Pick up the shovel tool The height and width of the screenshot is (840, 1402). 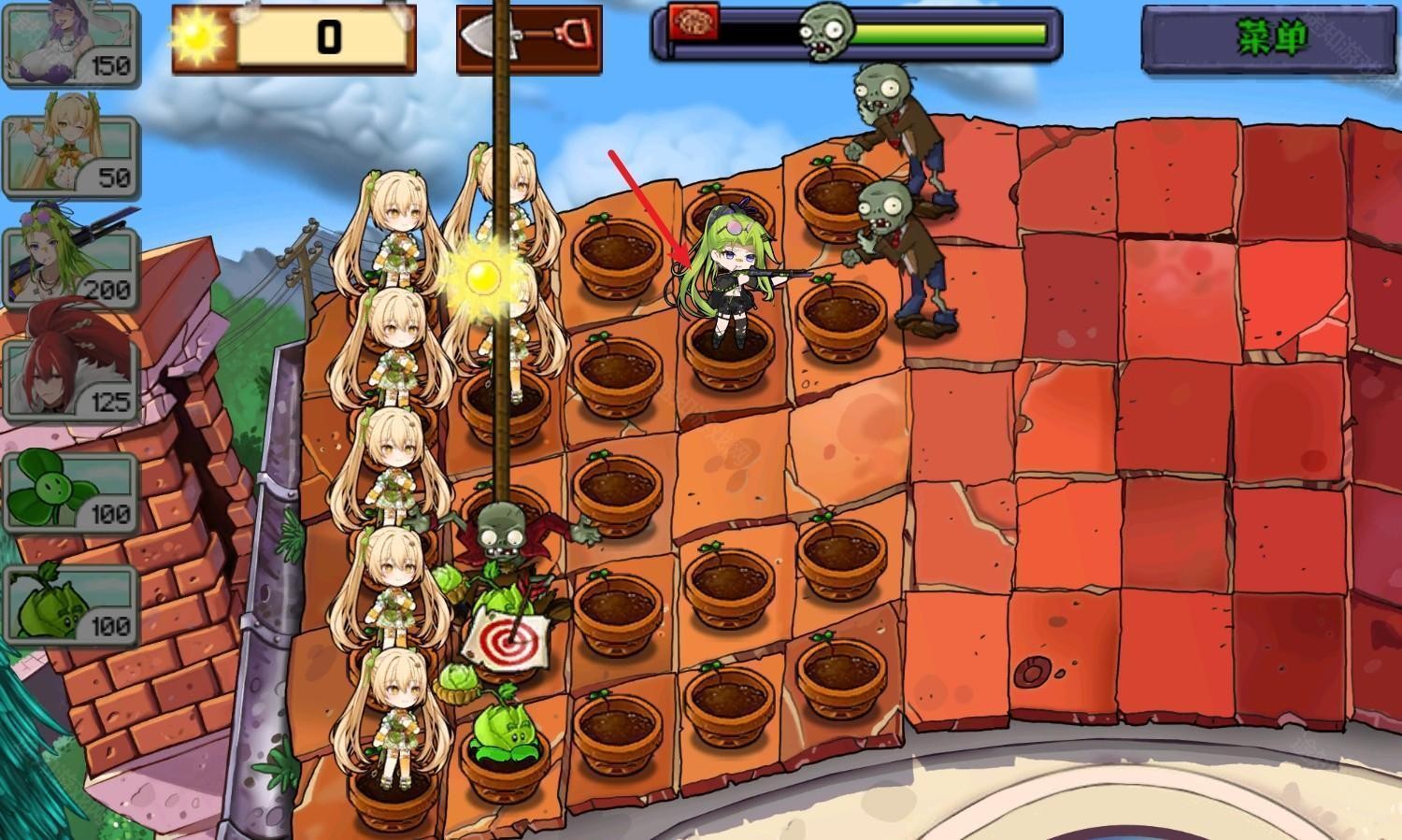coord(529,38)
